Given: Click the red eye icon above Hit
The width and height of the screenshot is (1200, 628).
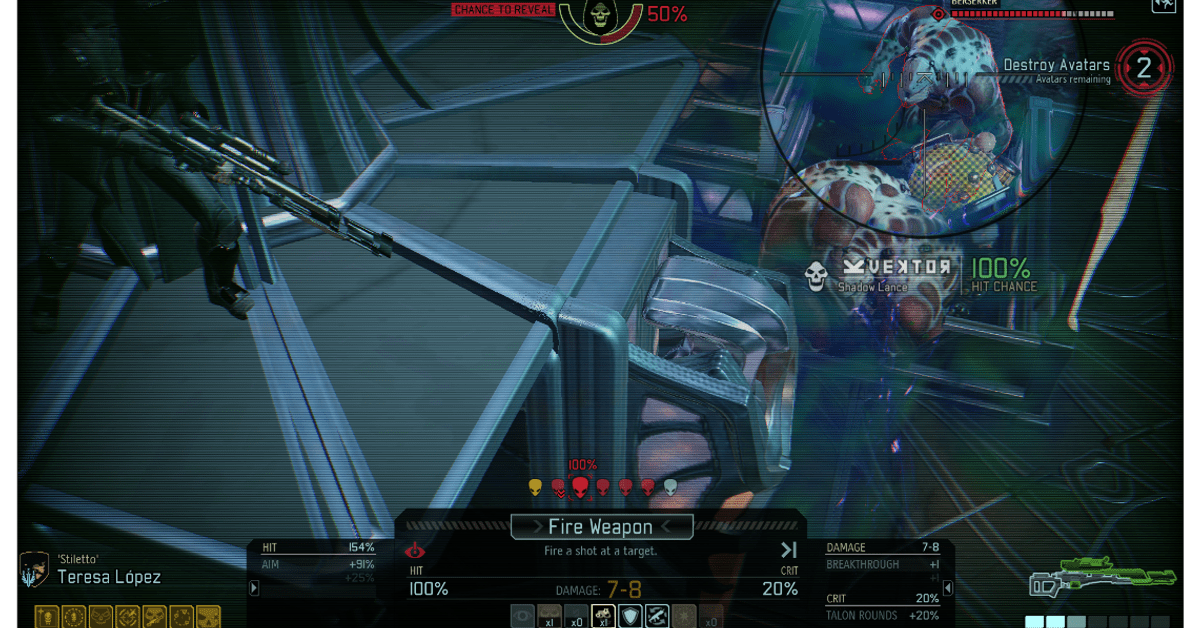Looking at the screenshot, I should 415,551.
